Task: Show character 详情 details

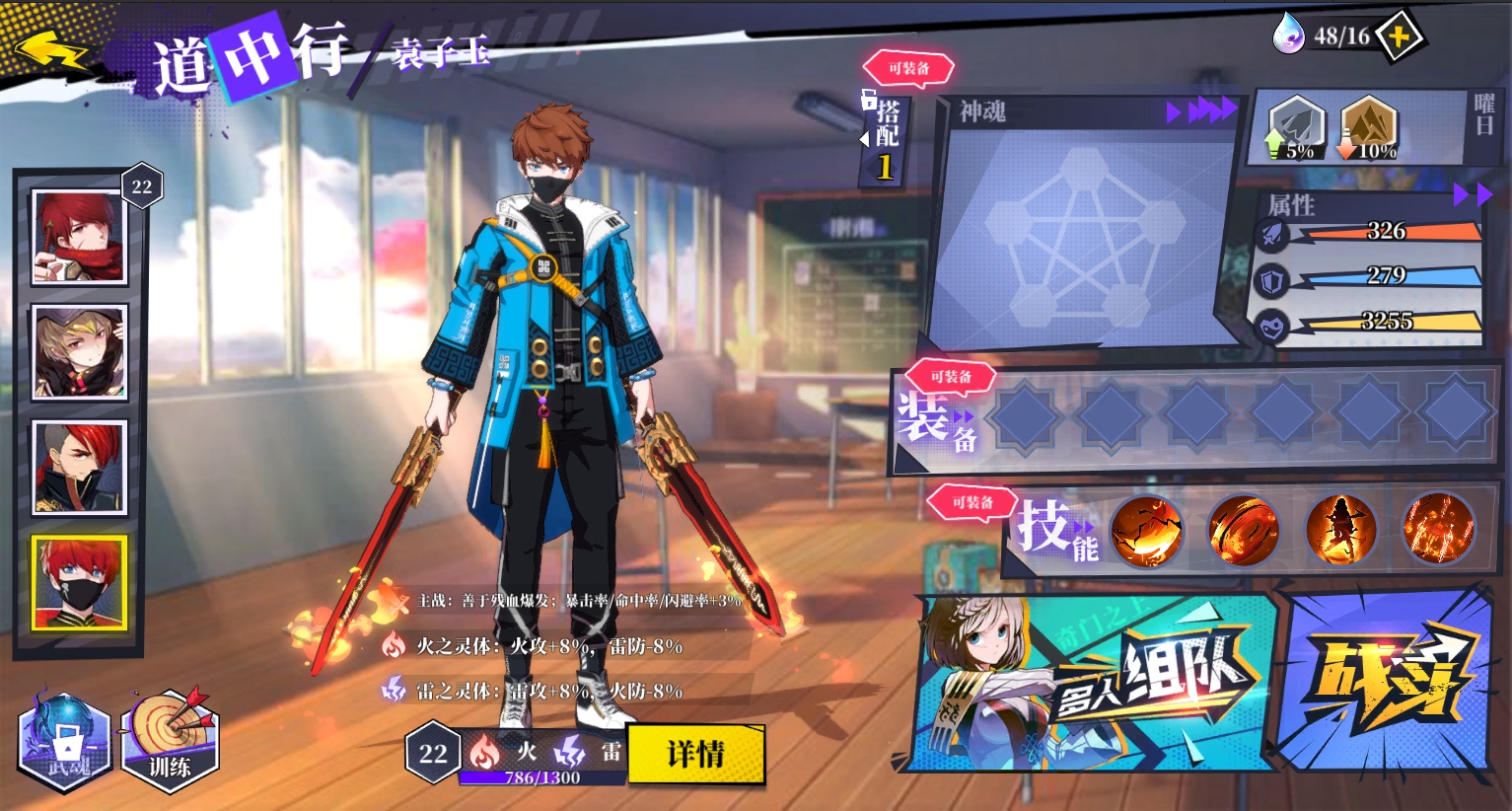Action: [695, 755]
